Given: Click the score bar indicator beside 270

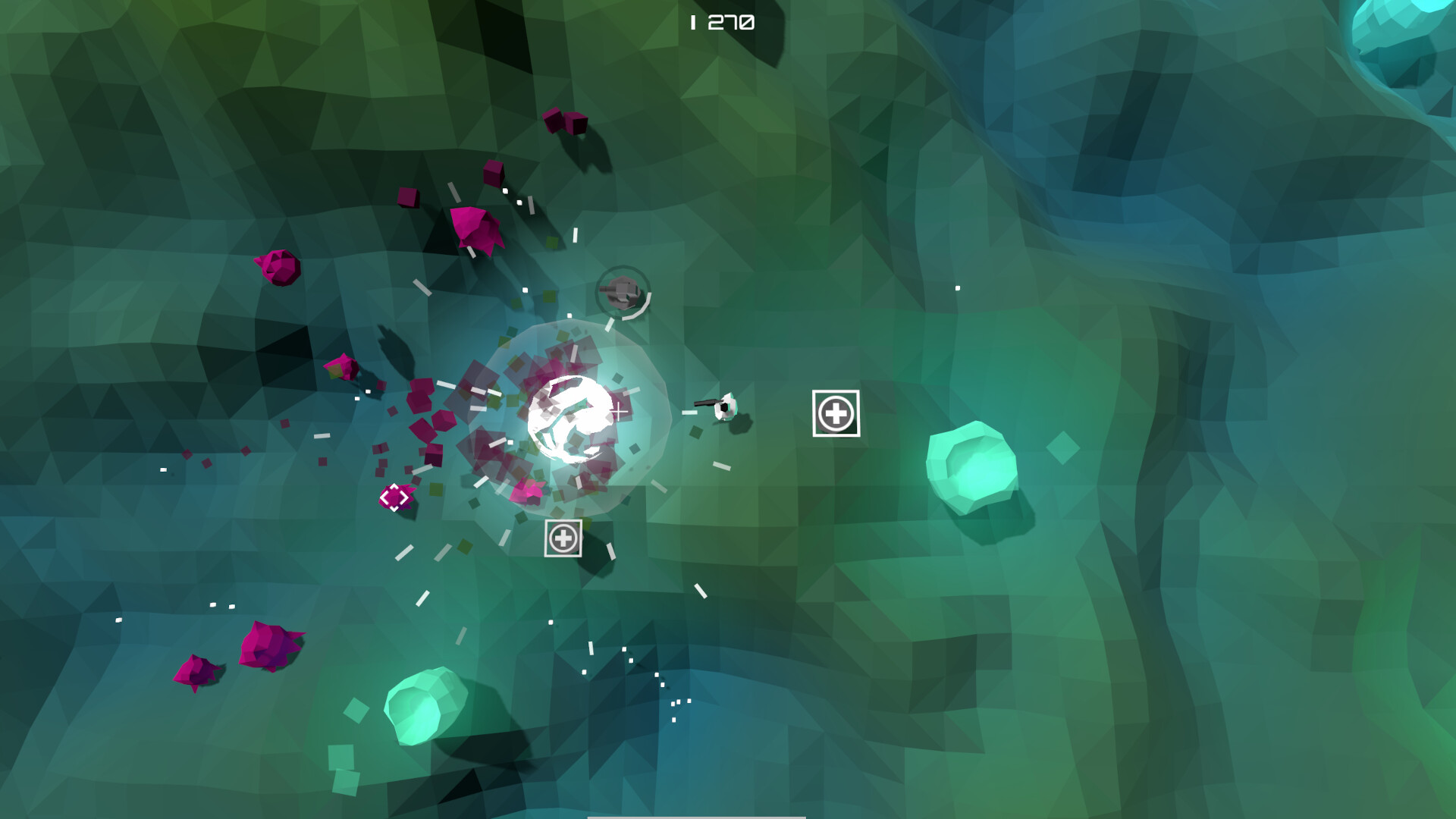Looking at the screenshot, I should click(692, 22).
